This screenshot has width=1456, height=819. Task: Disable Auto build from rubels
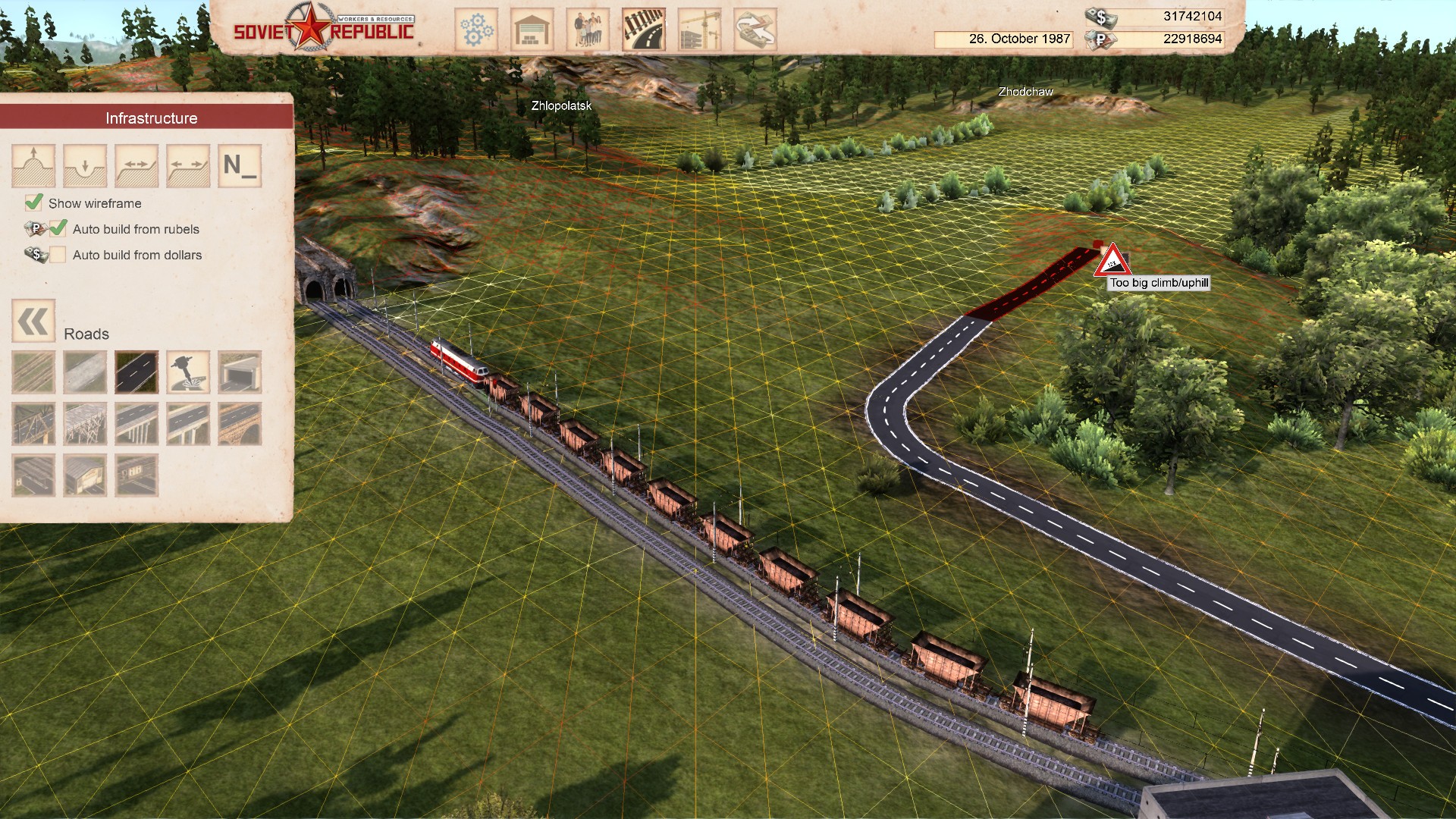pos(58,228)
